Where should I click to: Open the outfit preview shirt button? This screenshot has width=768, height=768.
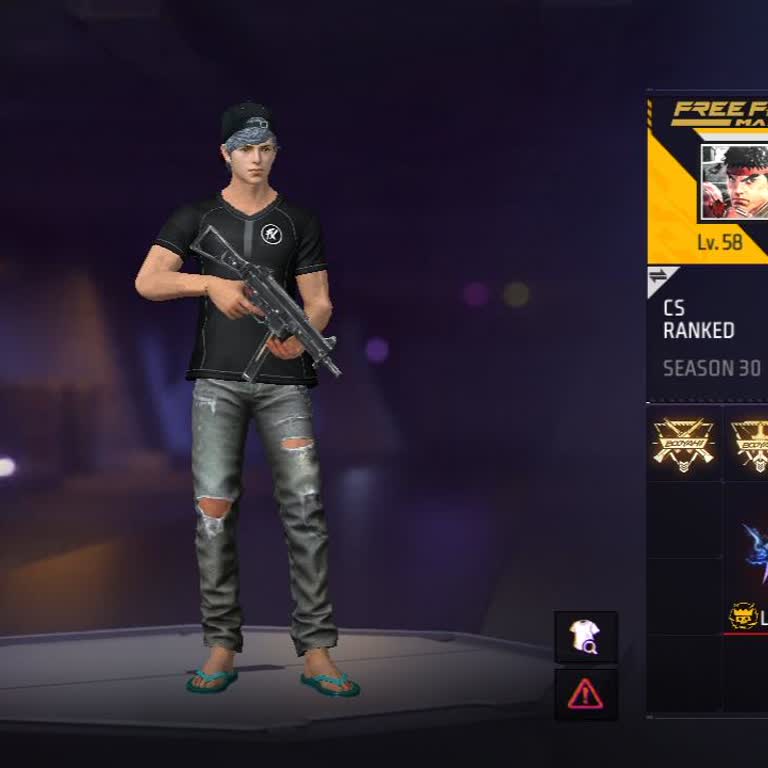[585, 637]
